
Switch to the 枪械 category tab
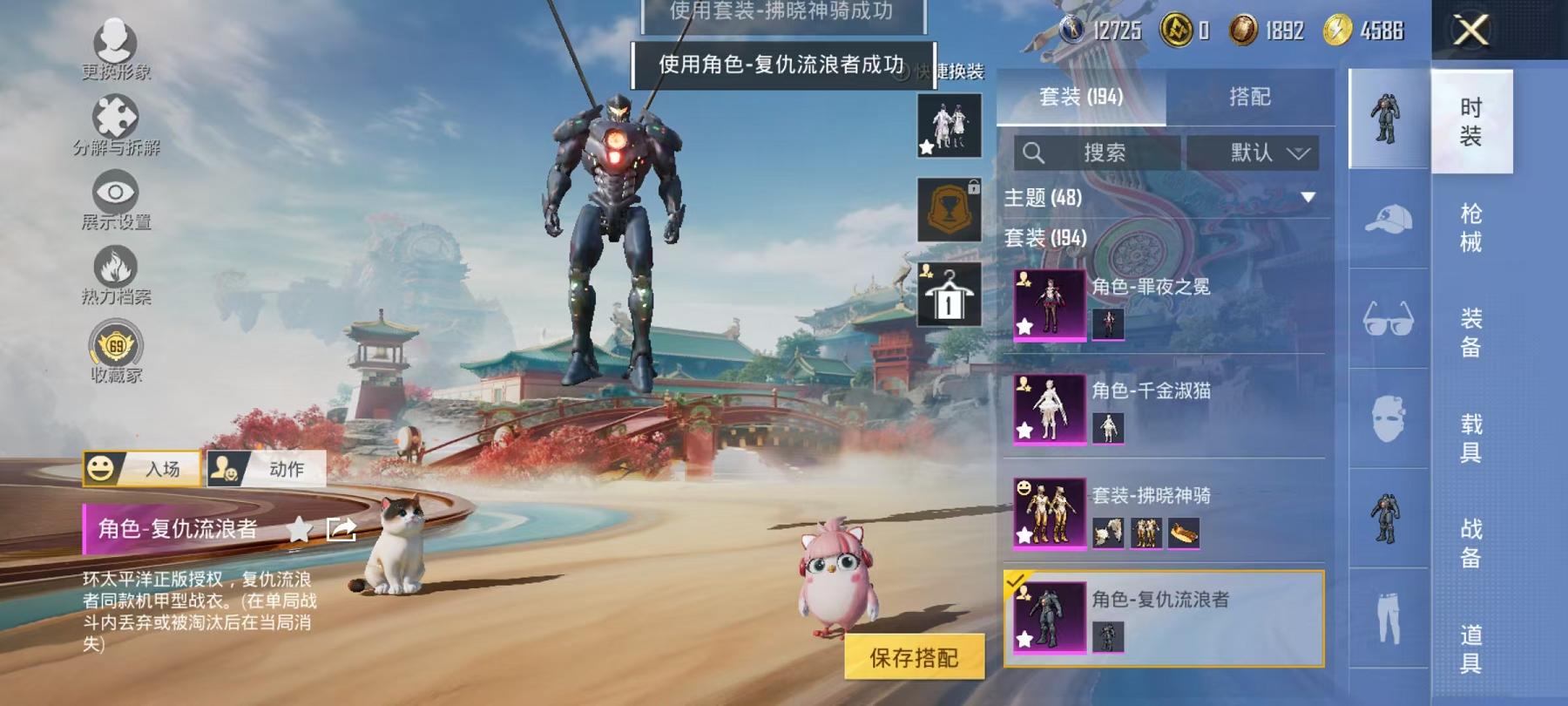[1471, 218]
